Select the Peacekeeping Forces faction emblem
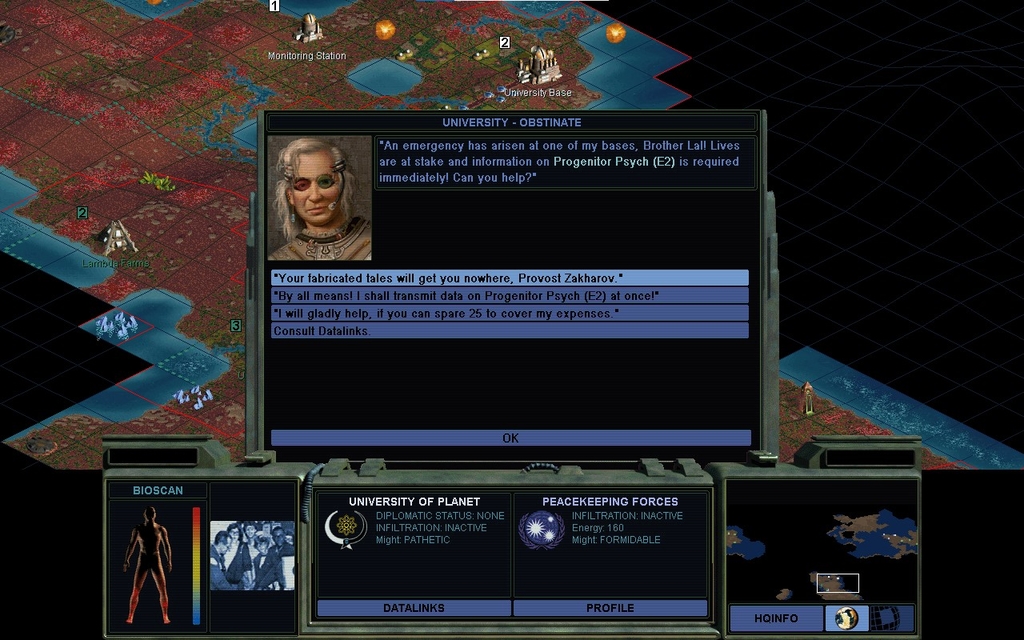Screen dimensions: 1024x640 pos(541,529)
